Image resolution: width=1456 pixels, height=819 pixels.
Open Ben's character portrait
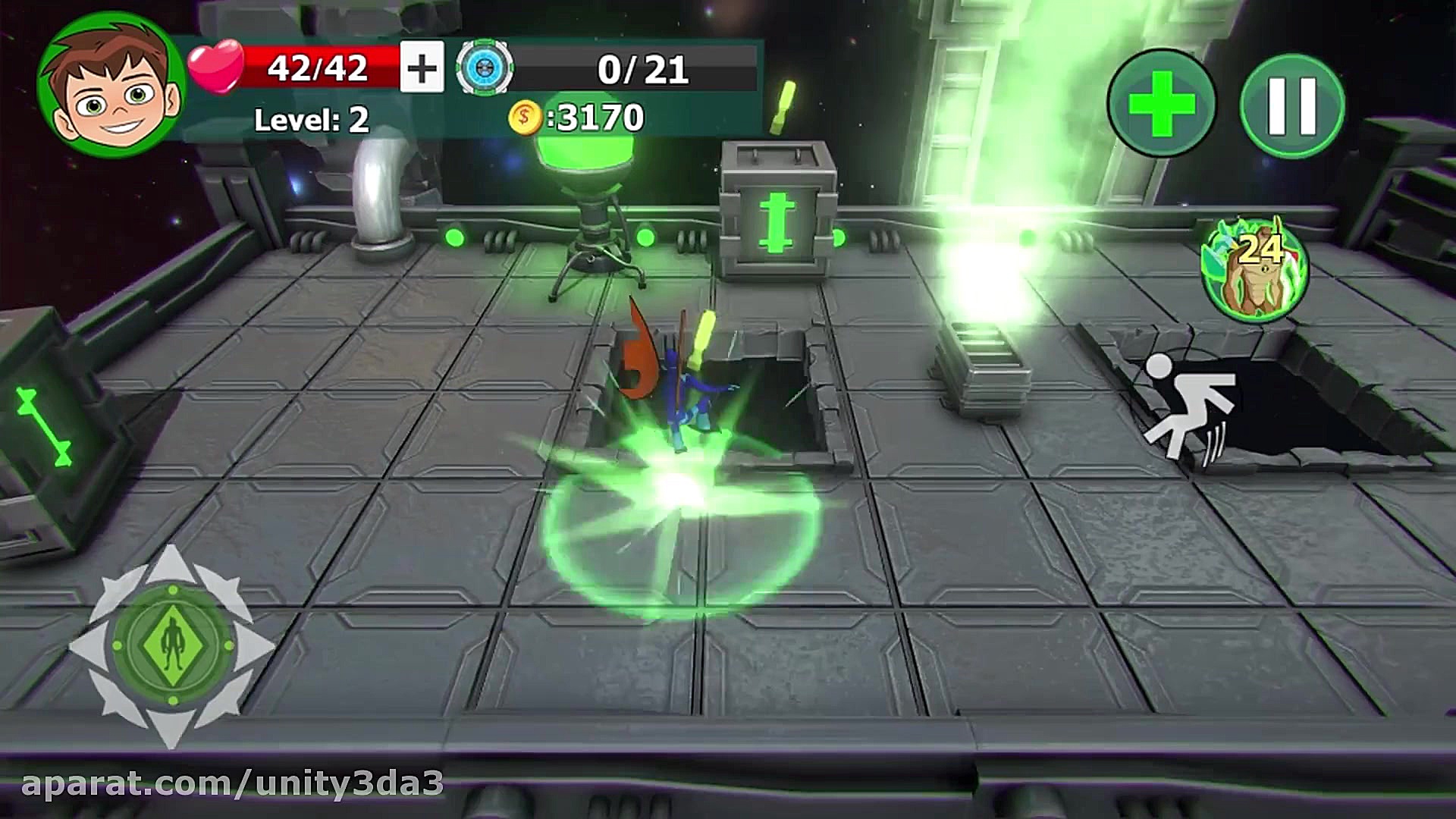point(111,85)
